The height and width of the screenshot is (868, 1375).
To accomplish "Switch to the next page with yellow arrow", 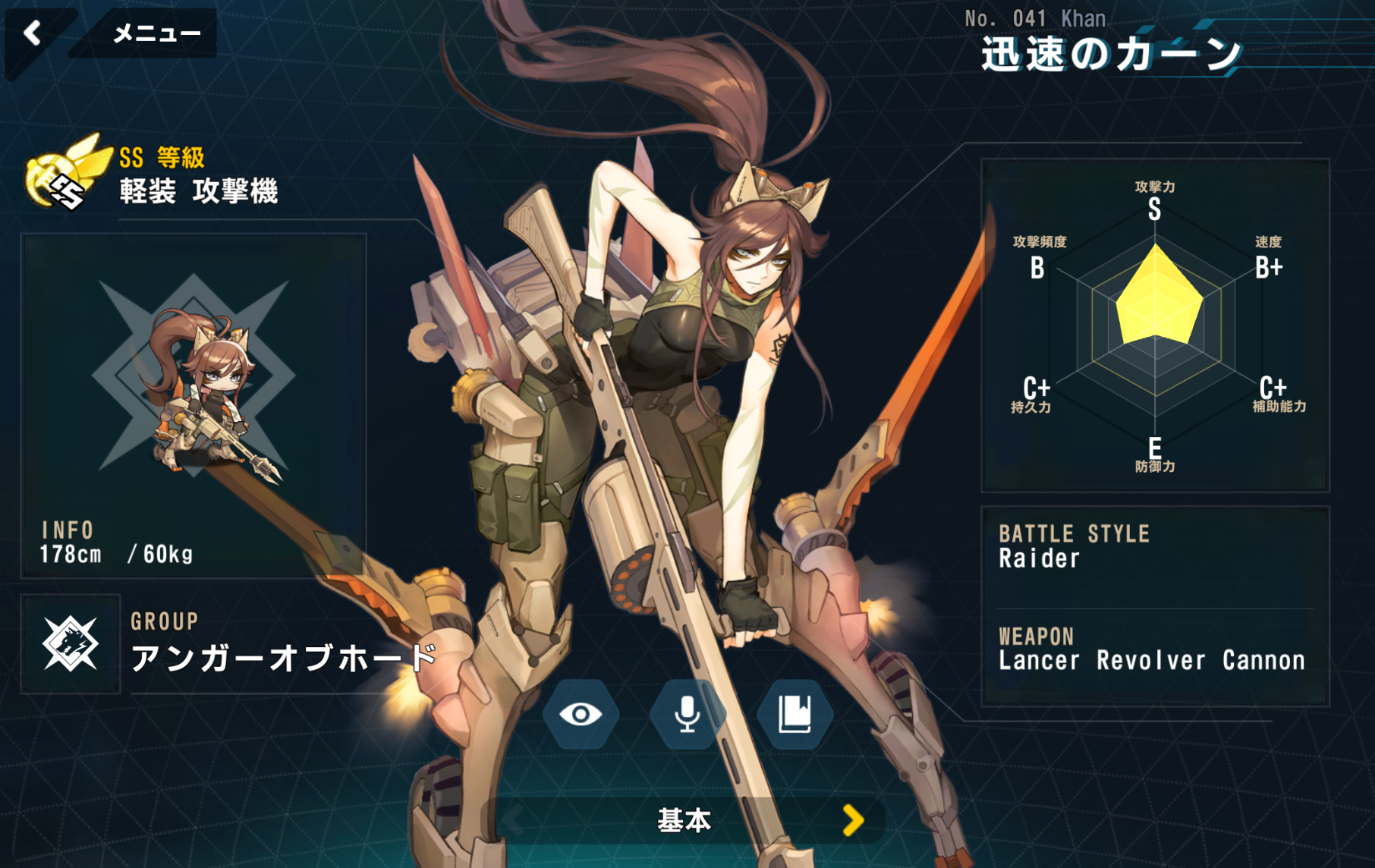I will 854,820.
